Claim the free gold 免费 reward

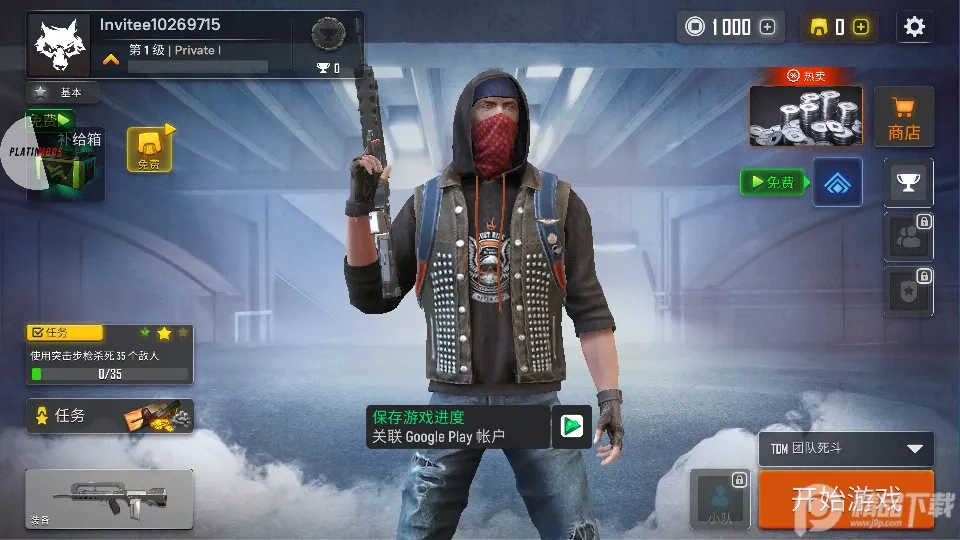click(149, 149)
